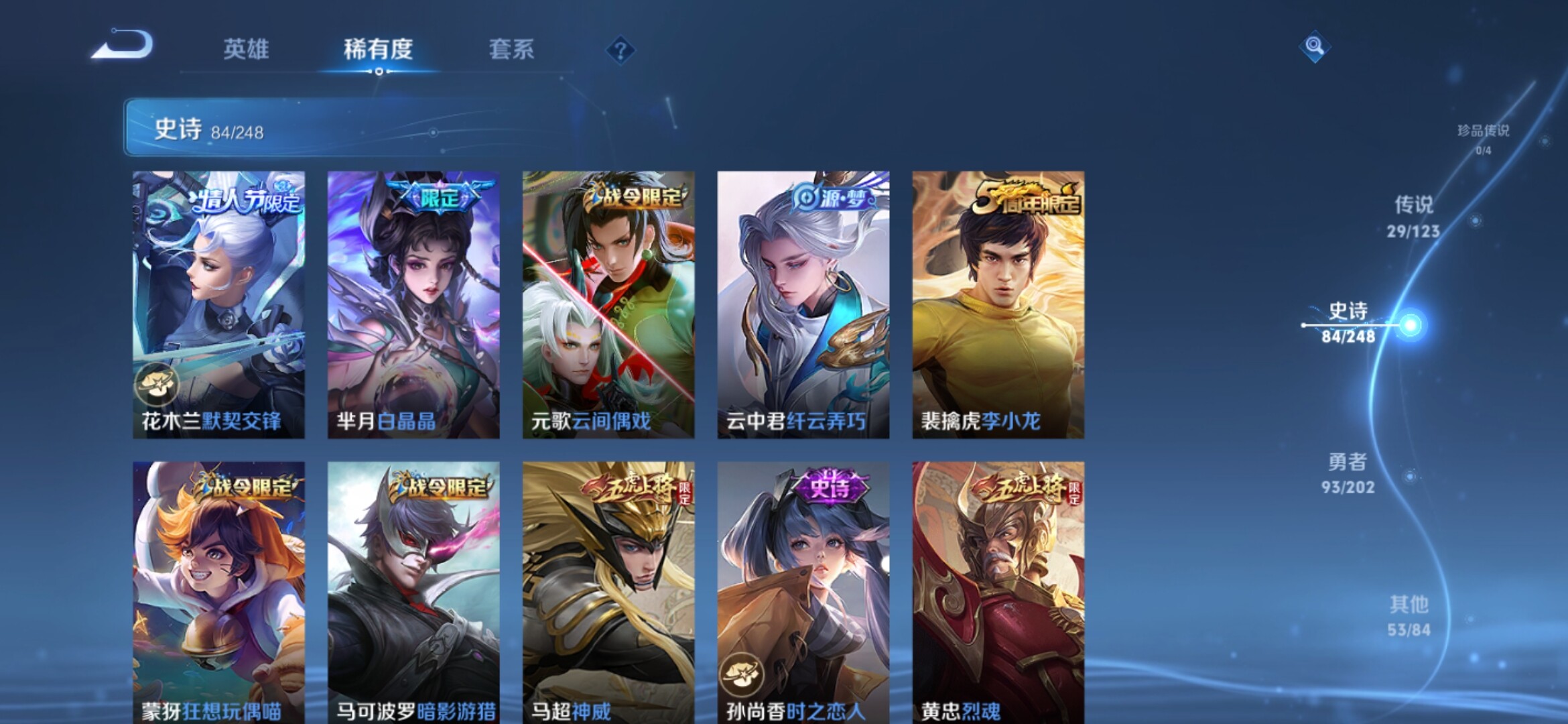The width and height of the screenshot is (1568, 724).
Task: View the 芈月 白晶晶 skin
Action: [x=413, y=305]
